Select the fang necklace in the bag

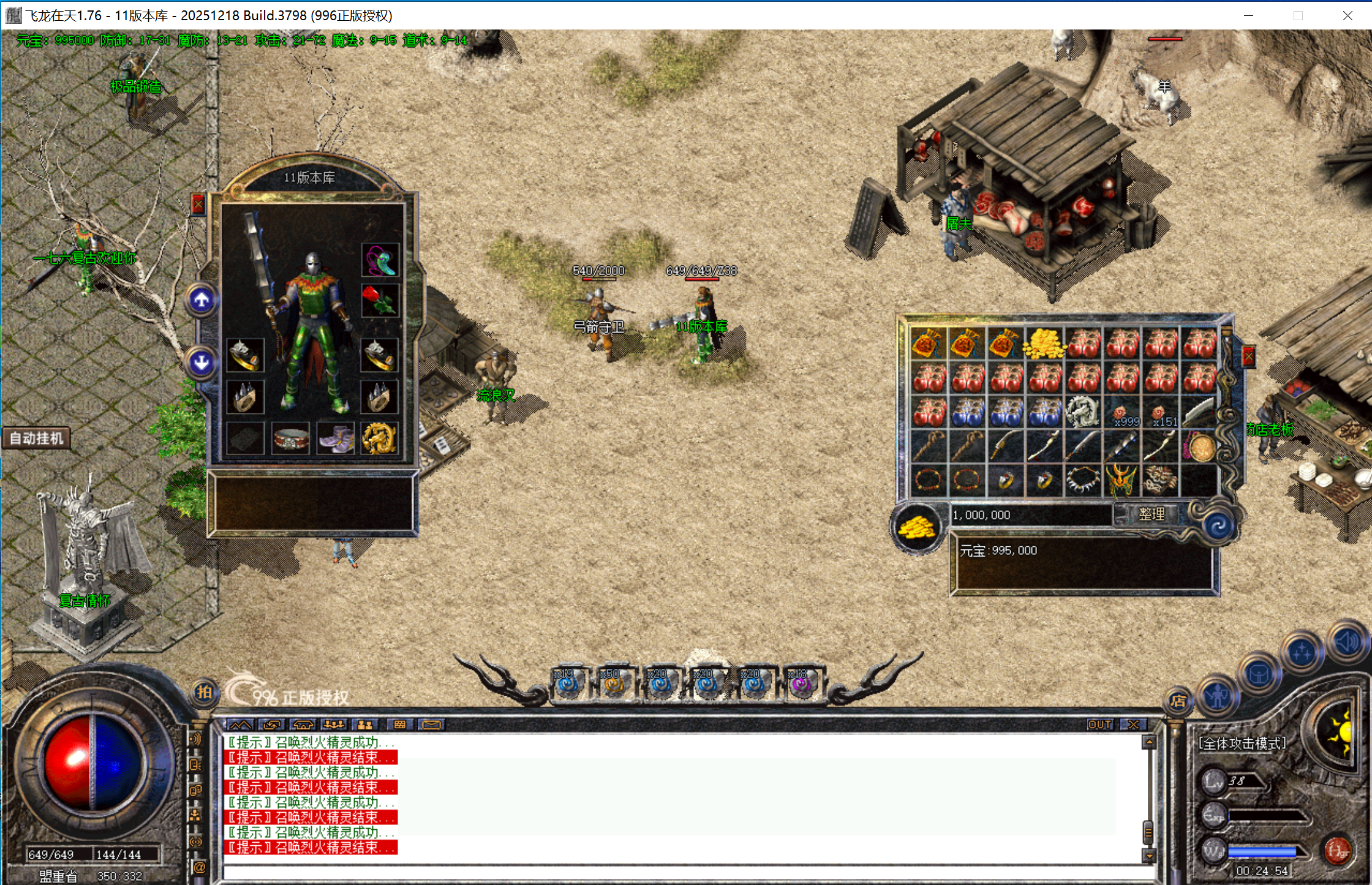[1083, 480]
